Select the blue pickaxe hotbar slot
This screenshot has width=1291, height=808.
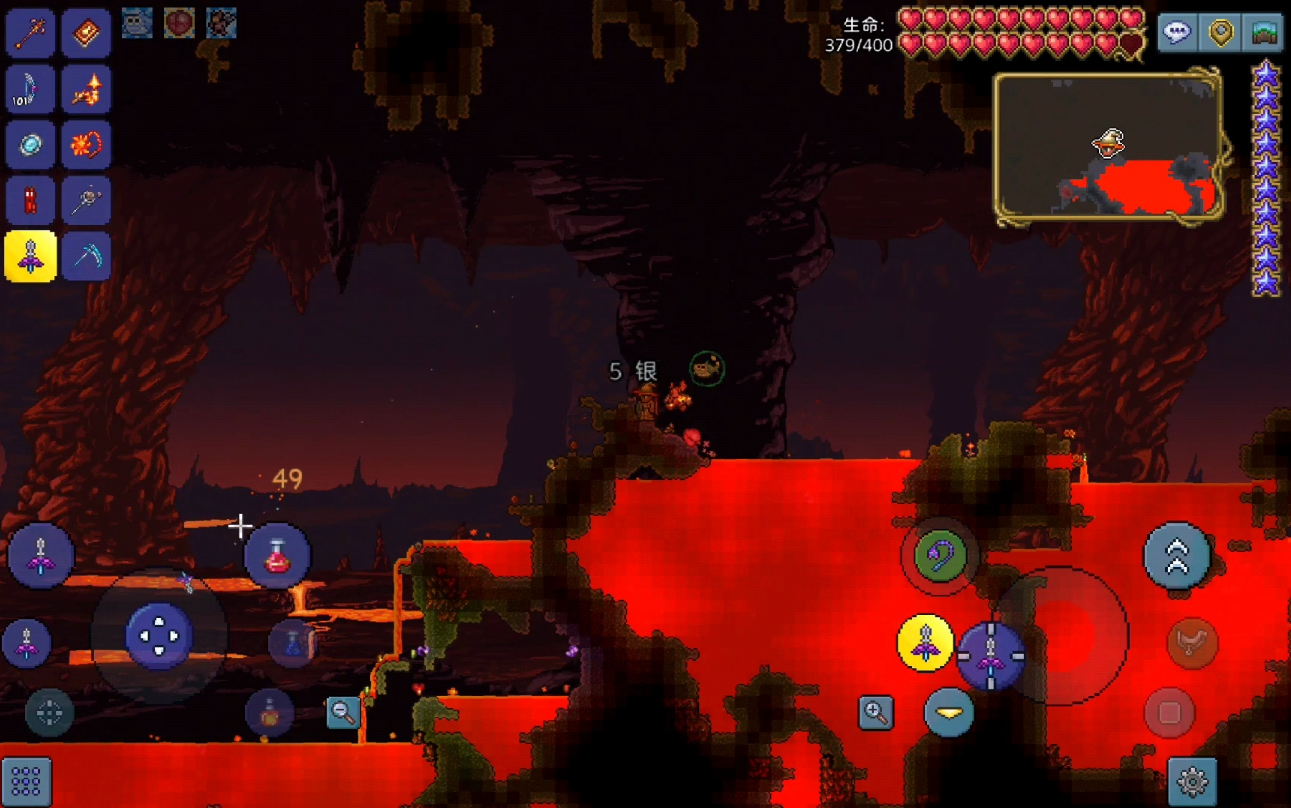click(86, 258)
